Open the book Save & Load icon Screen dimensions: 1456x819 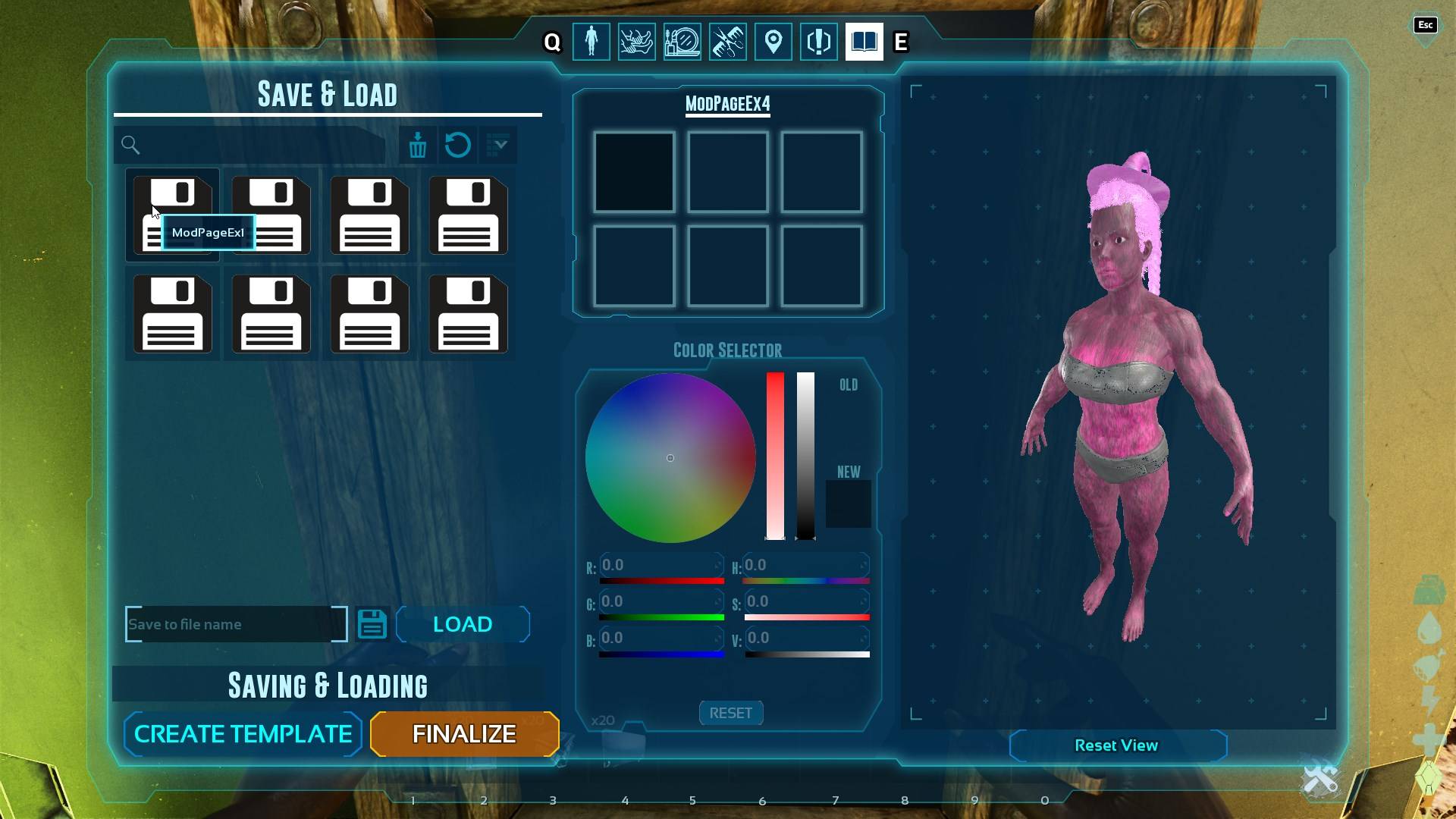pyautogui.click(x=864, y=42)
